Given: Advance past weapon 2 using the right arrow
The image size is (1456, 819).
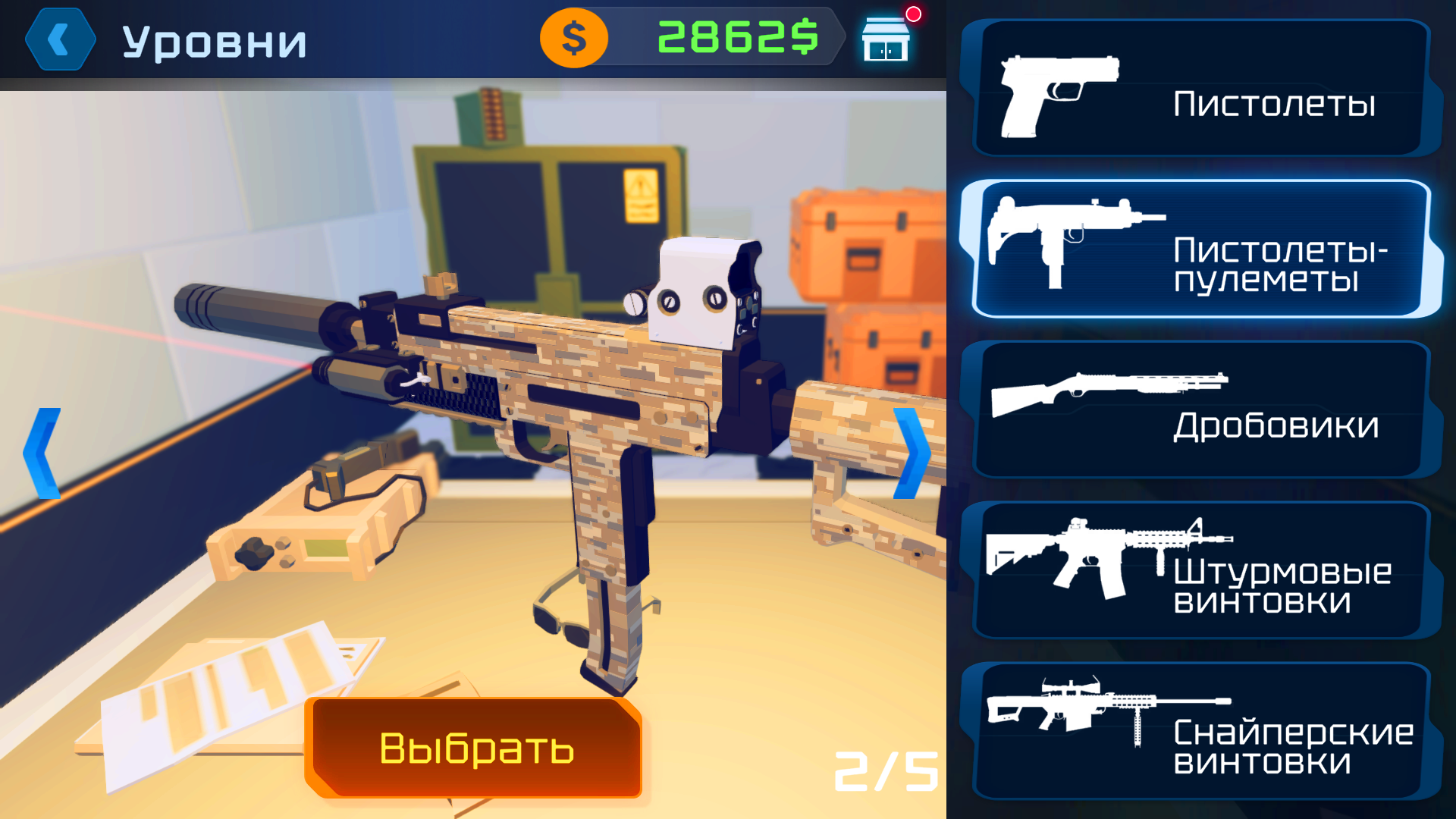Looking at the screenshot, I should coord(914,453).
